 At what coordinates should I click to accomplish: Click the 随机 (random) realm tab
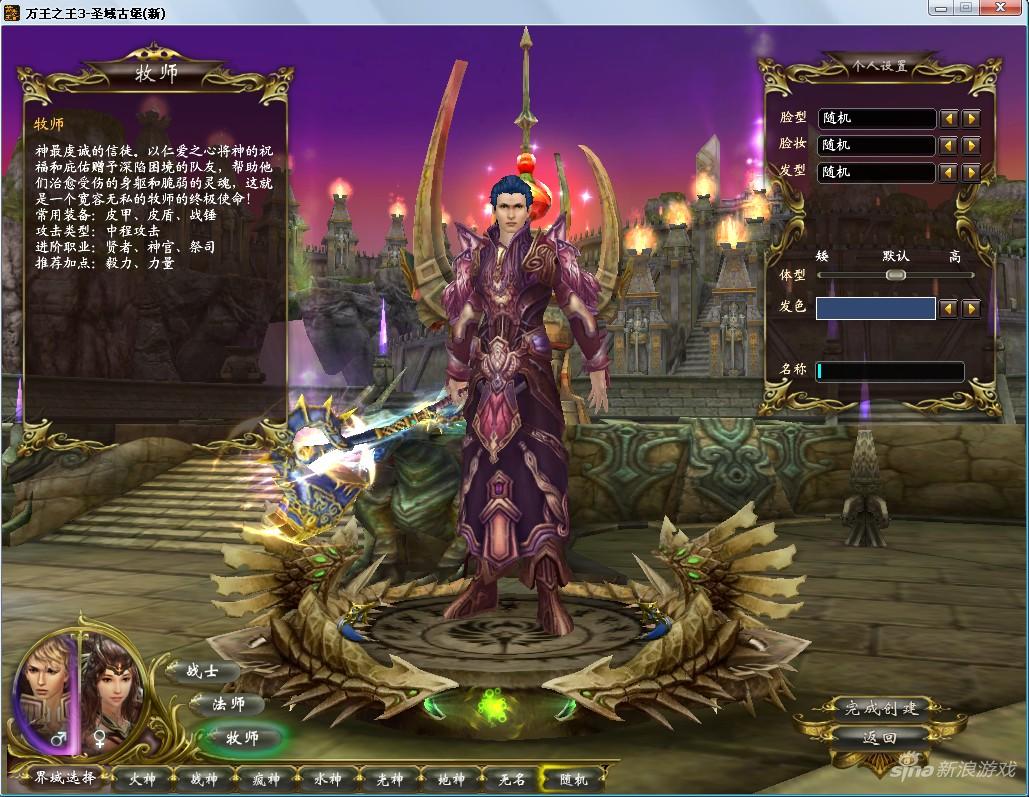[574, 779]
